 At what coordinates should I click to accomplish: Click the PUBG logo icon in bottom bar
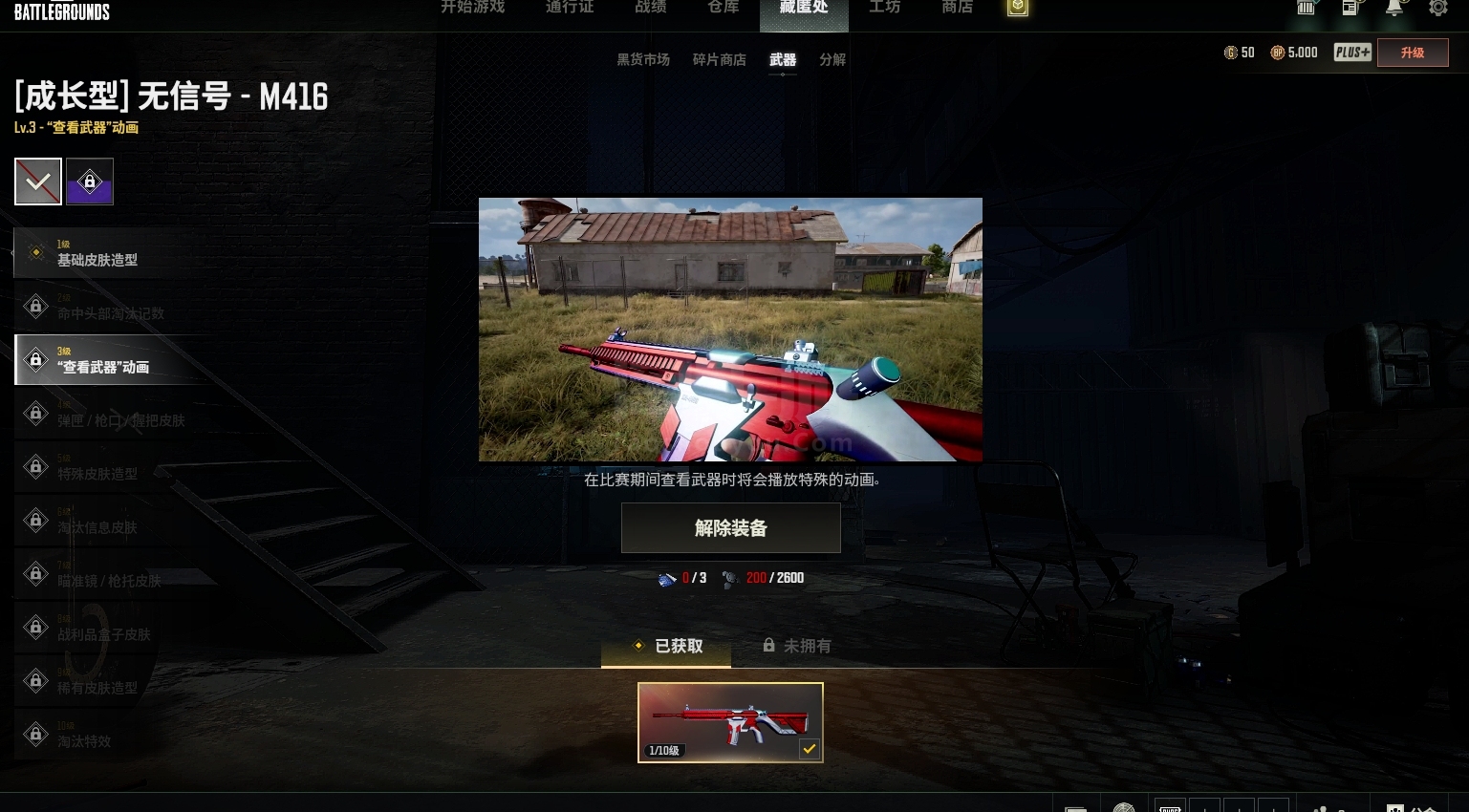[x=1170, y=807]
